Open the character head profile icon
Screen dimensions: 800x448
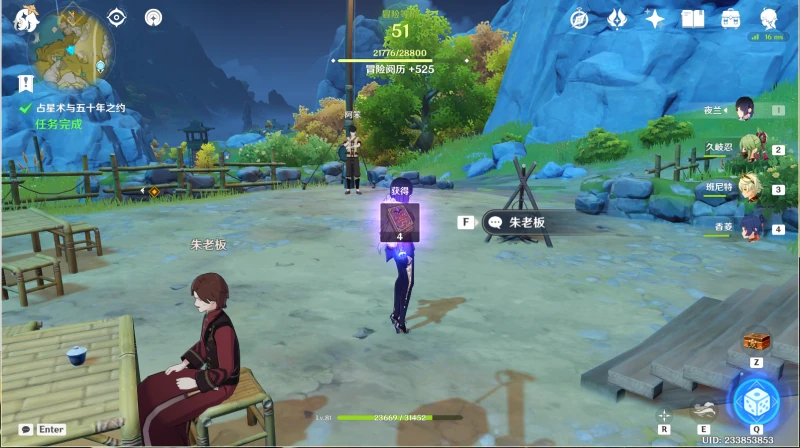(769, 19)
